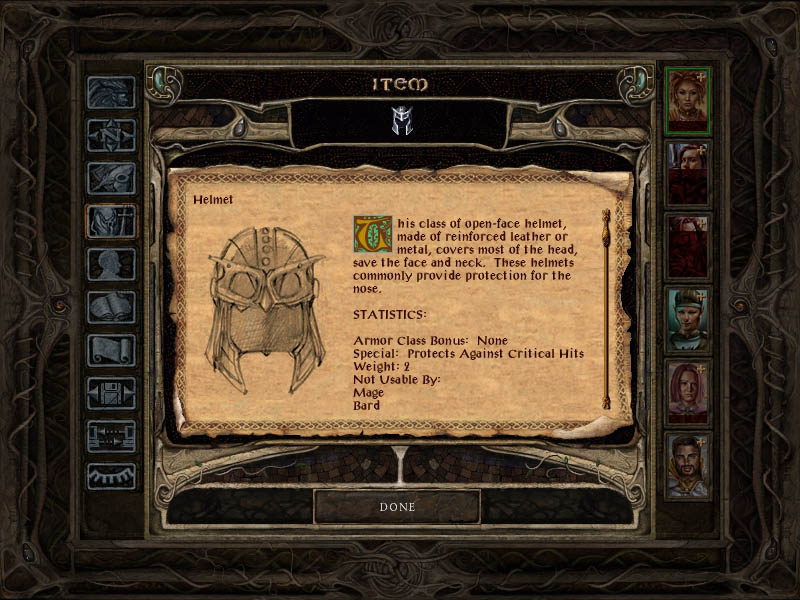Image resolution: width=800 pixels, height=600 pixels.
Task: Select the portrait with the green headband
Action: [688, 320]
